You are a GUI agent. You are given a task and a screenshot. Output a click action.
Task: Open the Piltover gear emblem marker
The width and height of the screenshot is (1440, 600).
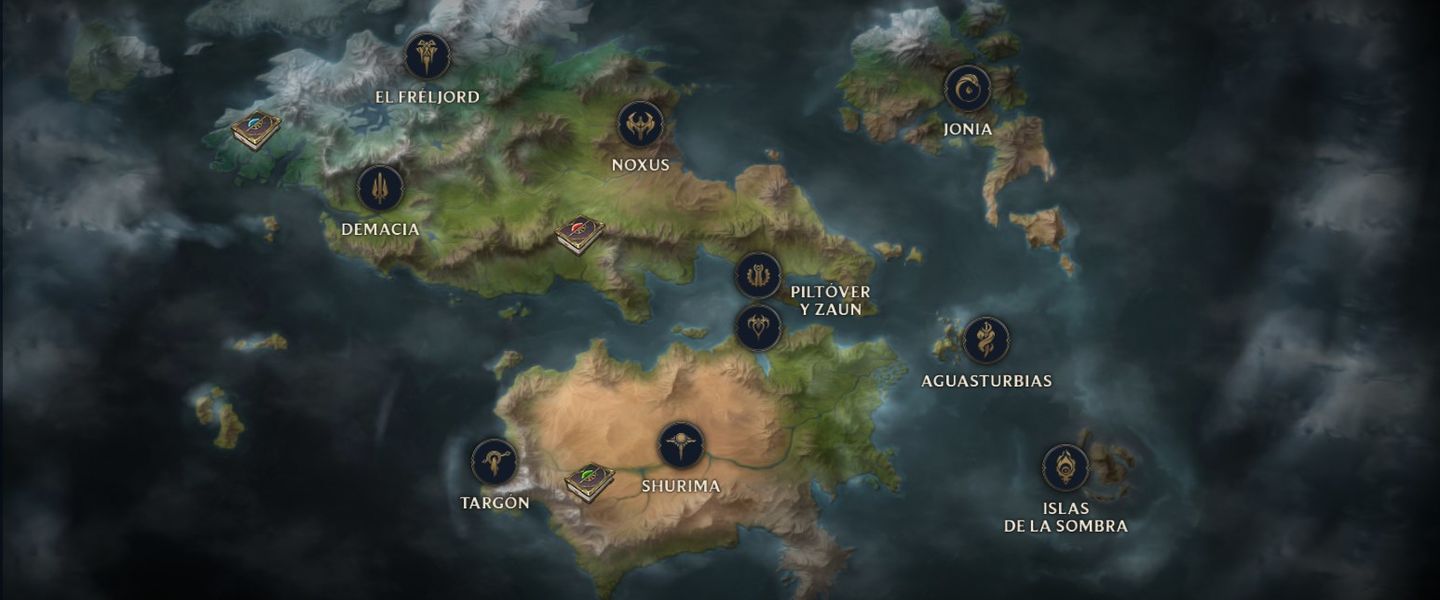click(758, 275)
